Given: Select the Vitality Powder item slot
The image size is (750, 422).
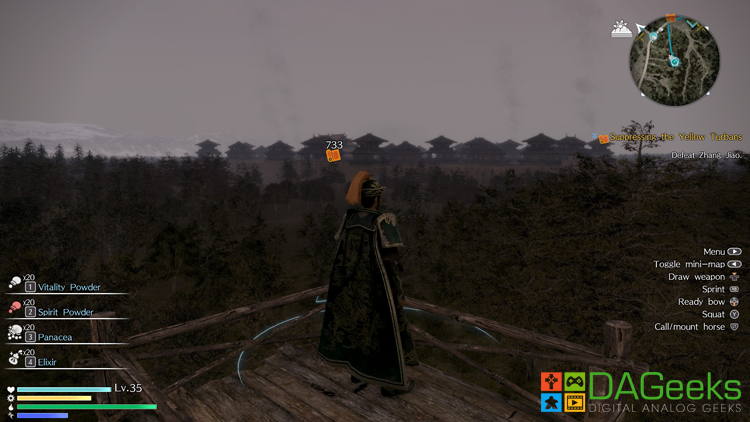Looking at the screenshot, I should [x=65, y=287].
